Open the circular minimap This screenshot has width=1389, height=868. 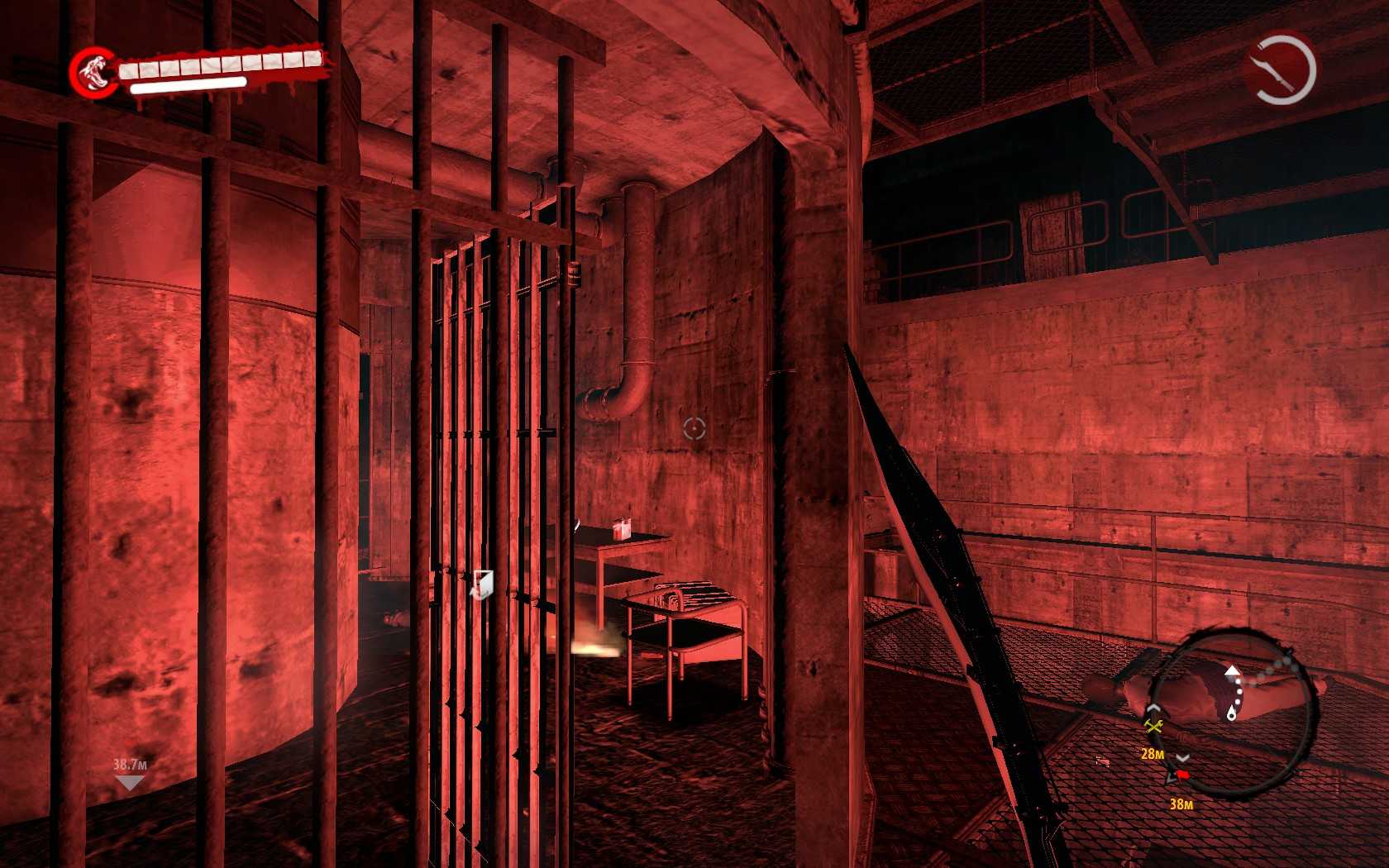point(1230,708)
